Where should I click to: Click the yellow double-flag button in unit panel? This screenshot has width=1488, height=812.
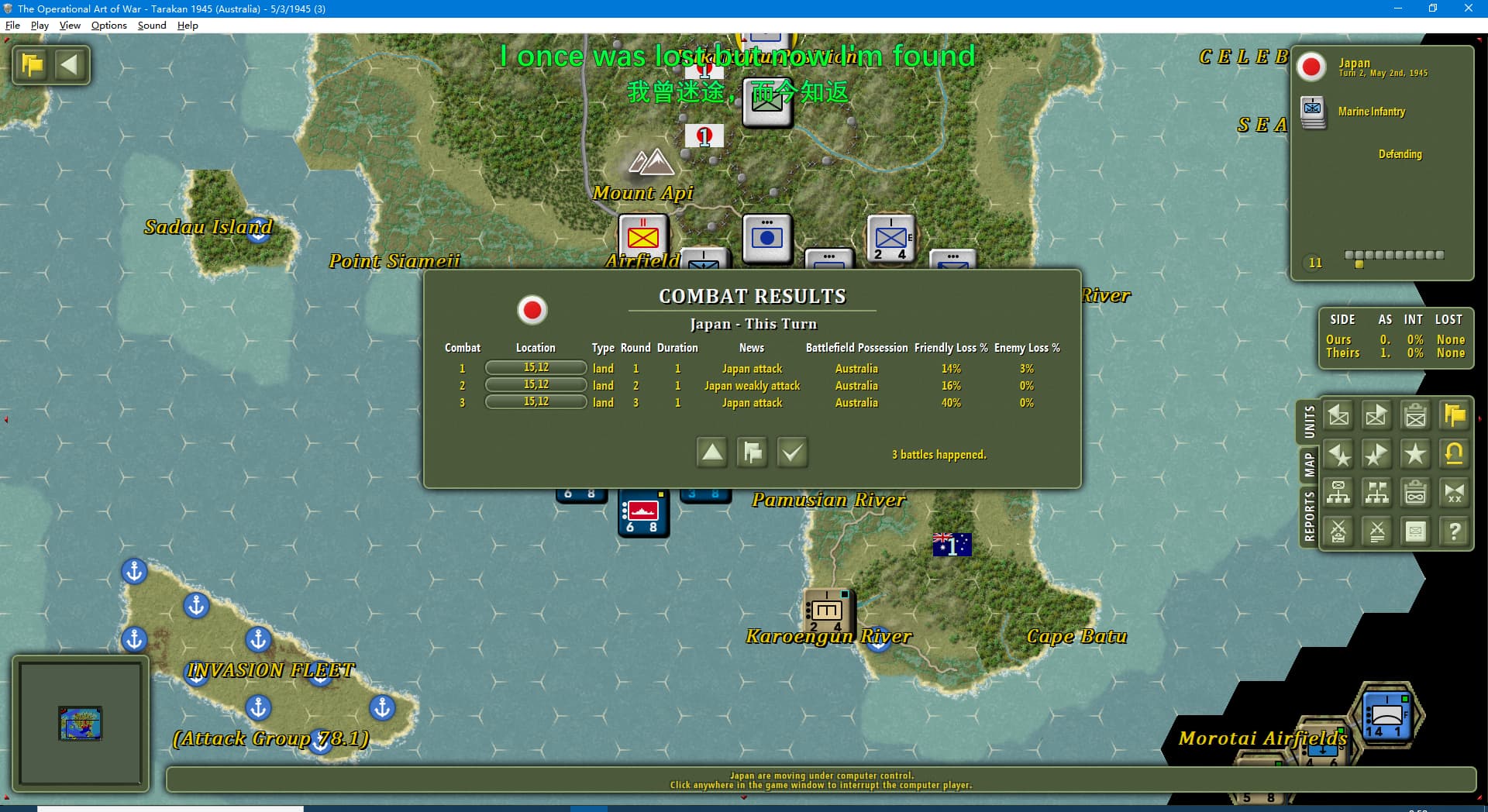tap(1454, 416)
